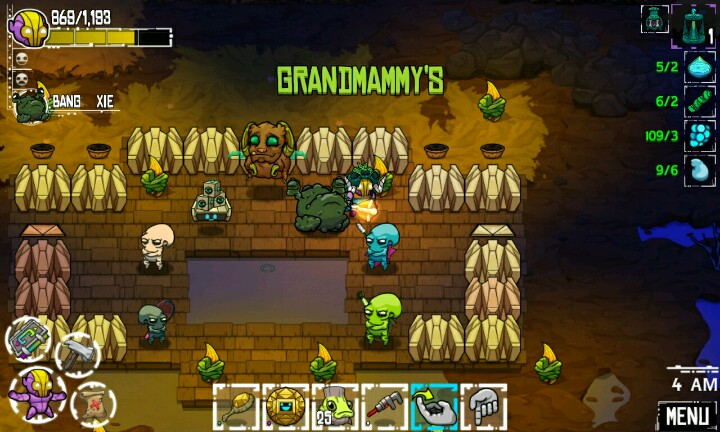Select the blue droplet ingredient showing 5/2

click(x=699, y=67)
